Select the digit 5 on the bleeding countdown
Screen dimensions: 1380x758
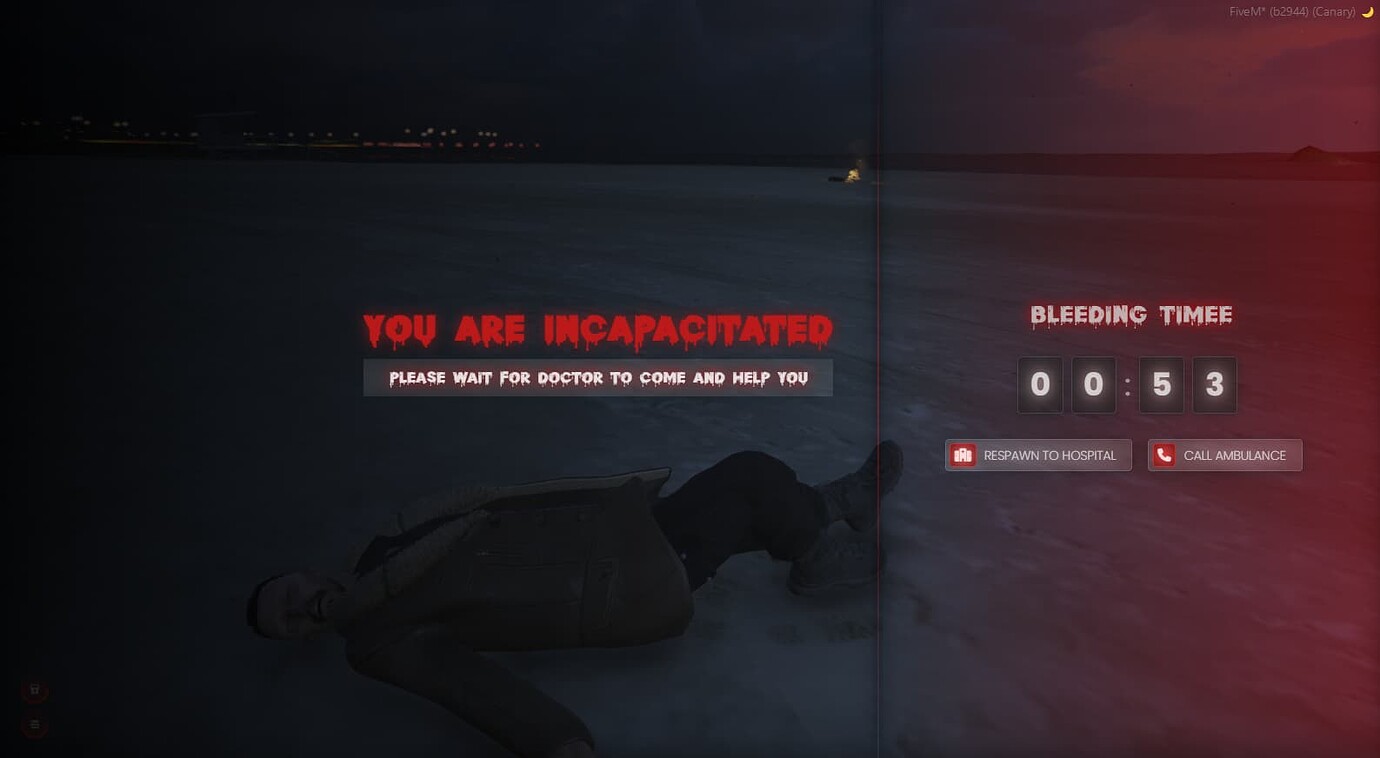point(1161,385)
